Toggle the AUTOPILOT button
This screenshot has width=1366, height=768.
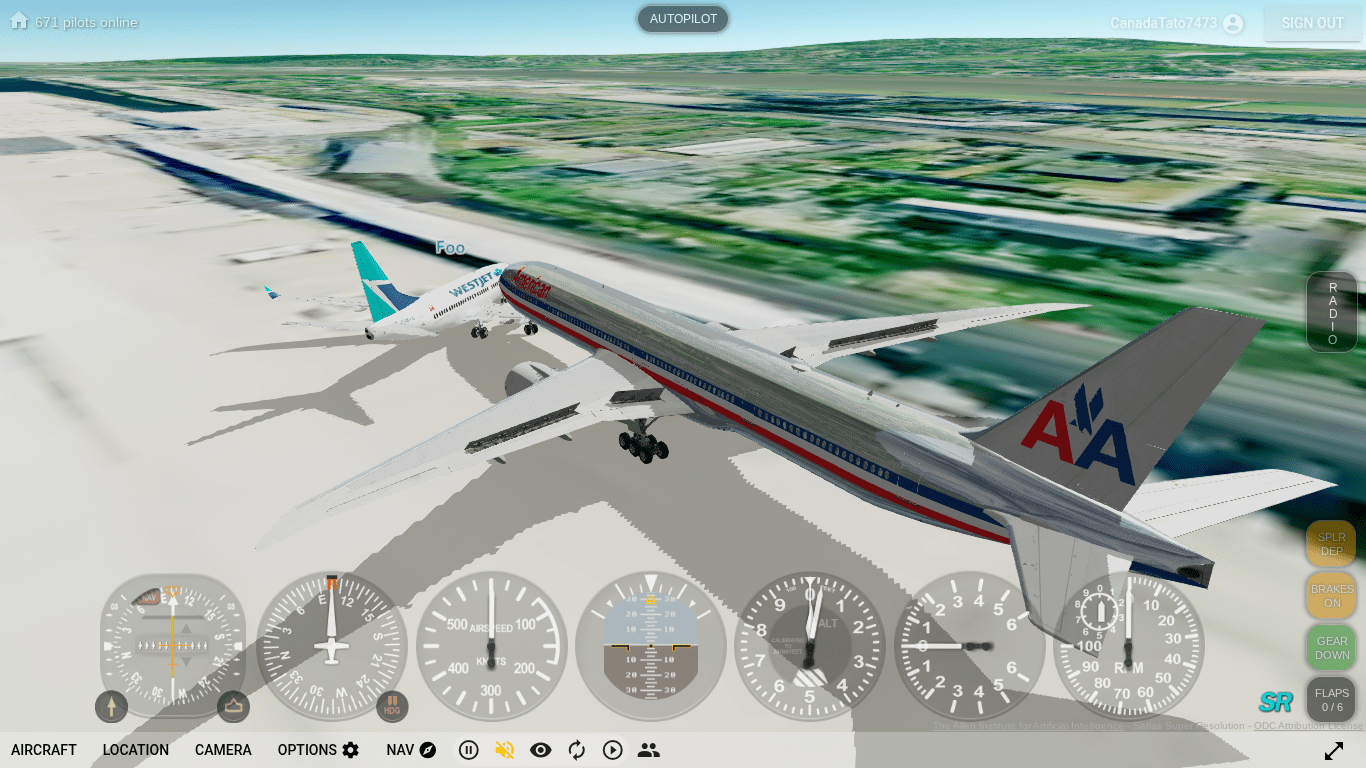[683, 19]
